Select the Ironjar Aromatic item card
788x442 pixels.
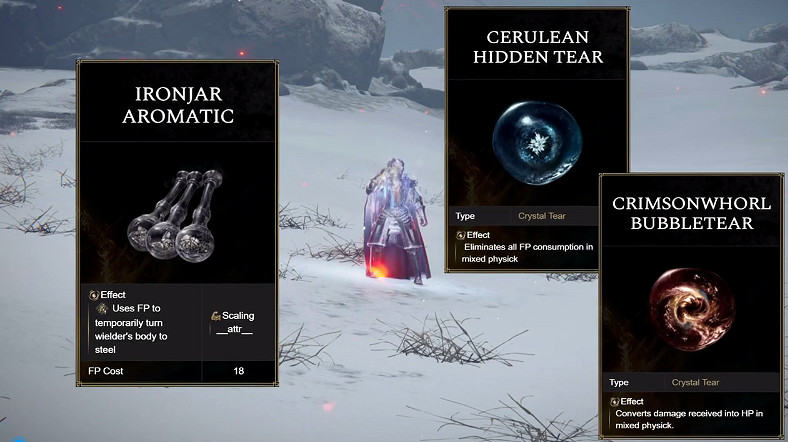coord(177,223)
